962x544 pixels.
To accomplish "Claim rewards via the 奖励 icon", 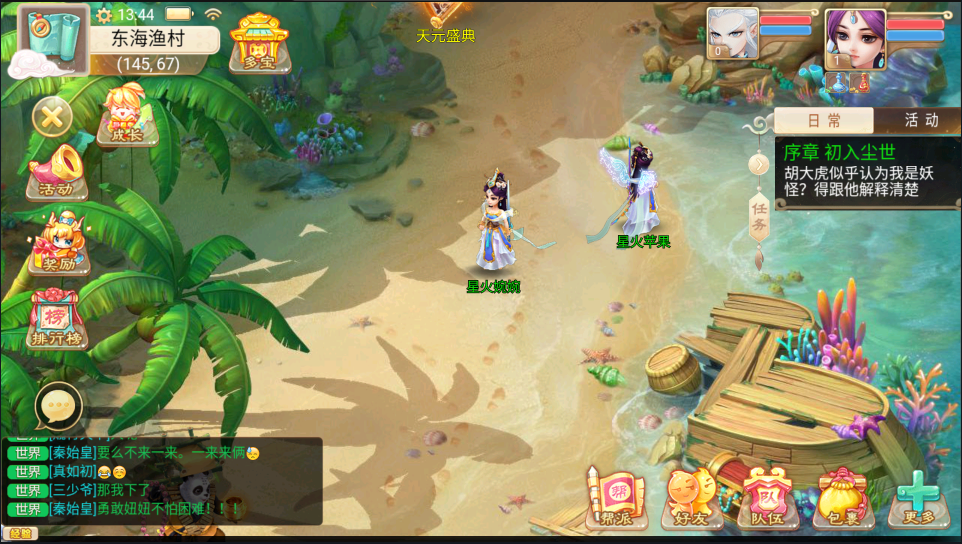I will pyautogui.click(x=58, y=245).
